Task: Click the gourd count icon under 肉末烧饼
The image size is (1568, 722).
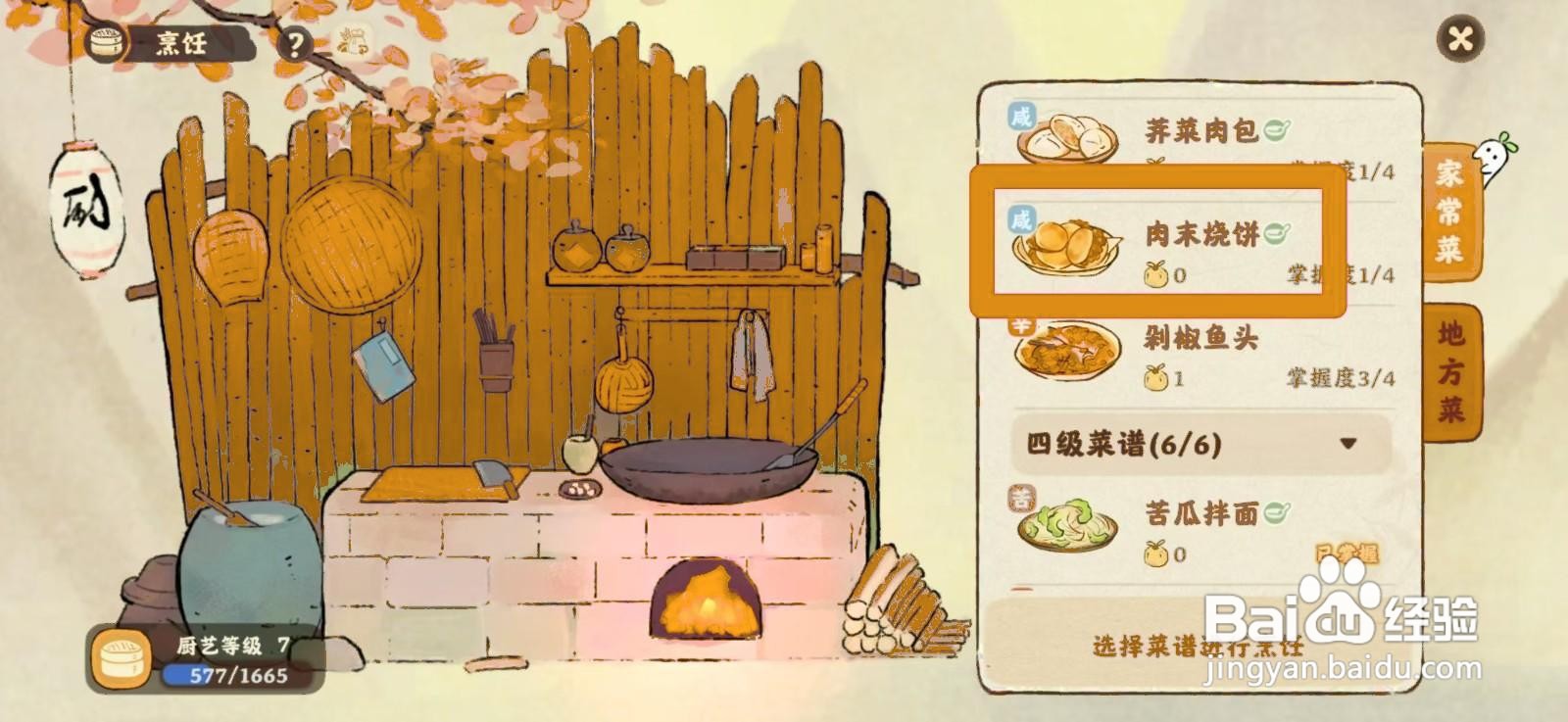Action: (x=1156, y=276)
